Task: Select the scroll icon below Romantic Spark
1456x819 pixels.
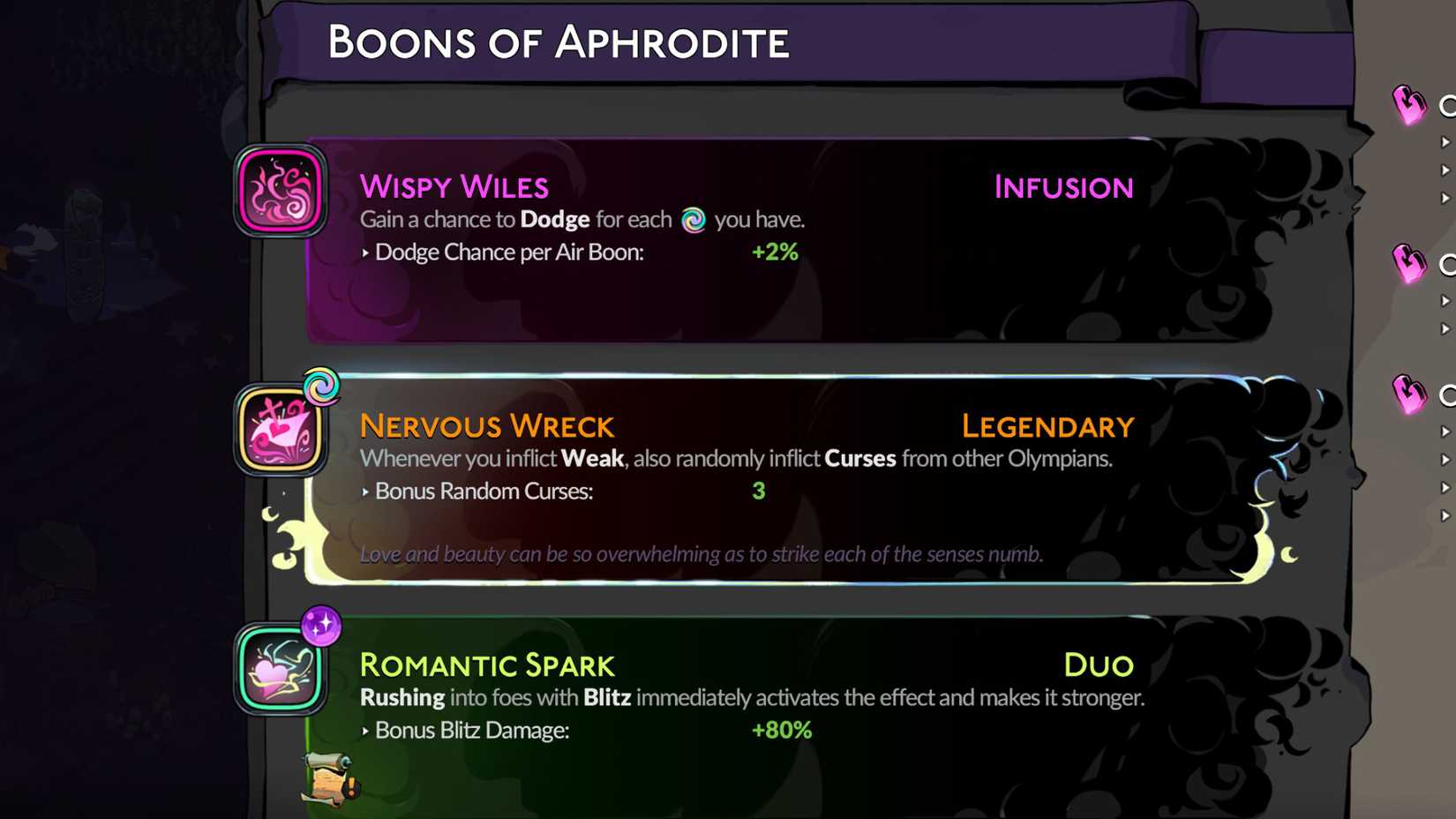Action: point(326,780)
